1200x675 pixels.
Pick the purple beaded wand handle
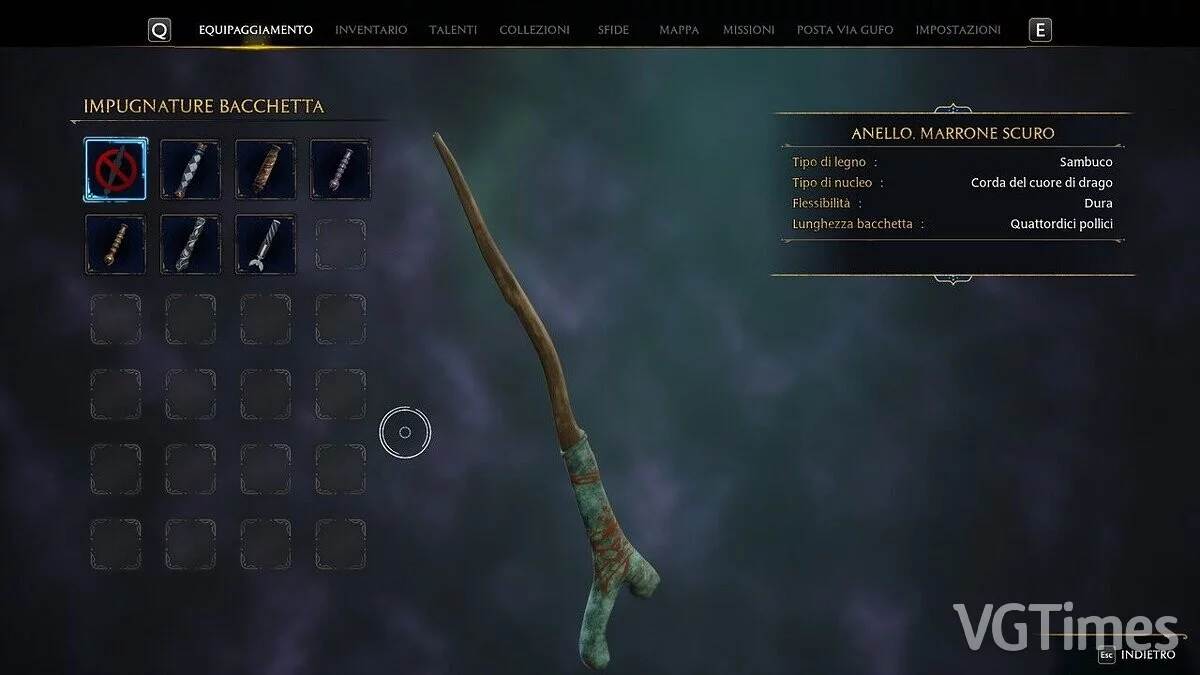340,169
